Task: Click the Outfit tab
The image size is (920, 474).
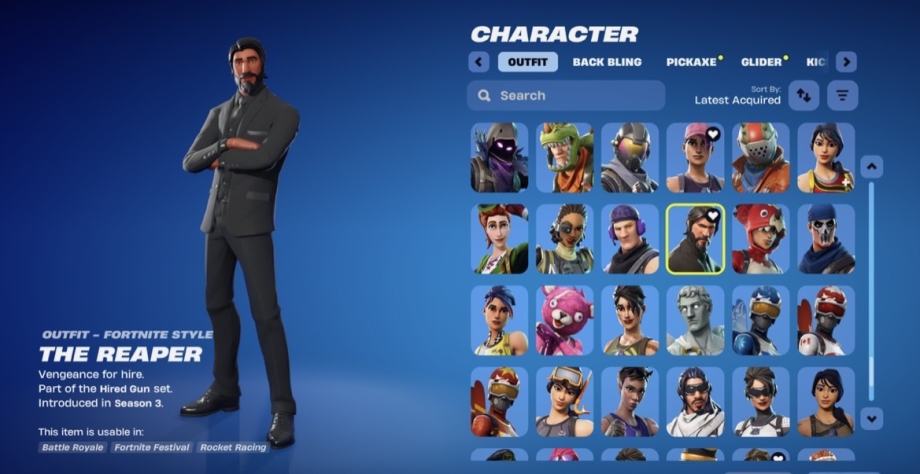Action: coord(527,62)
